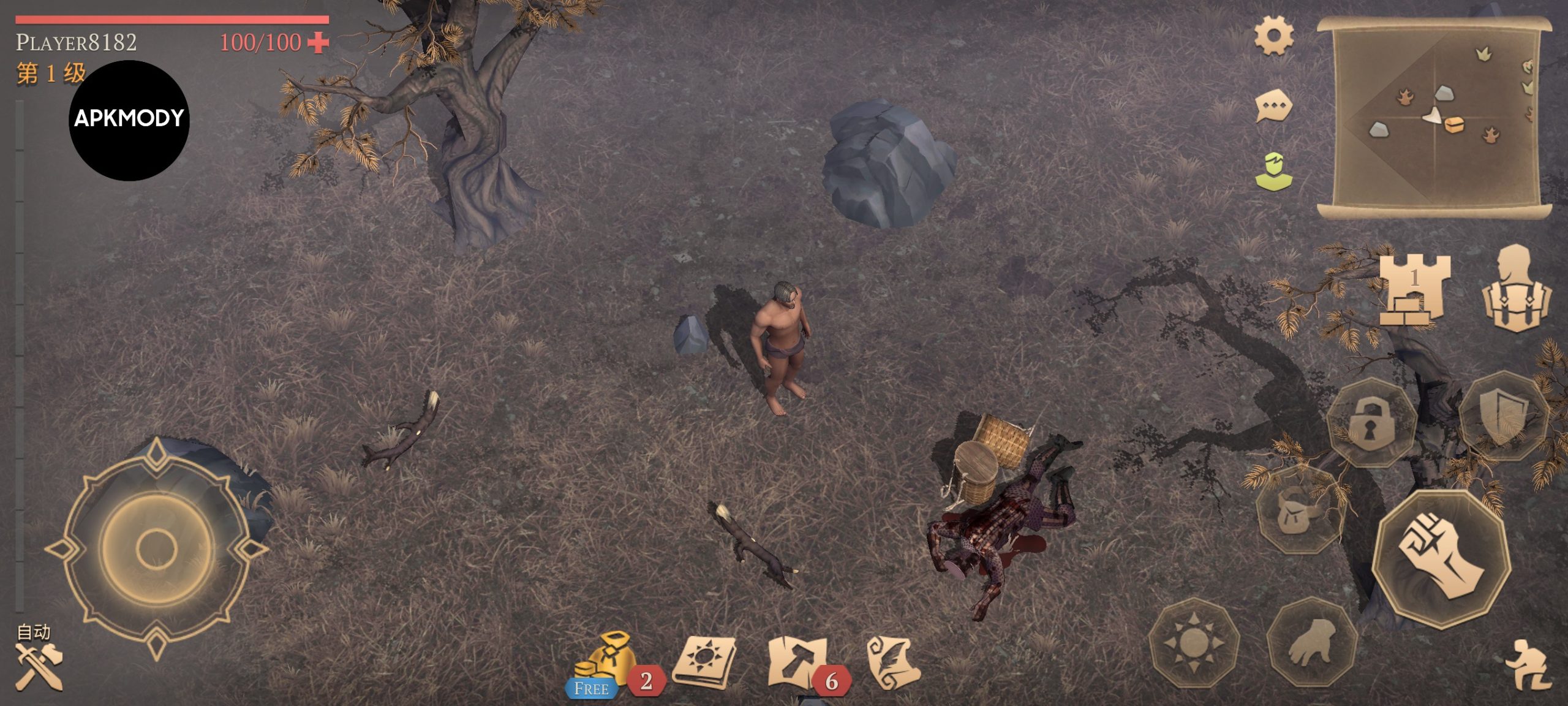
Task: Claim the FREE coin pouch reward
Action: pos(600,665)
